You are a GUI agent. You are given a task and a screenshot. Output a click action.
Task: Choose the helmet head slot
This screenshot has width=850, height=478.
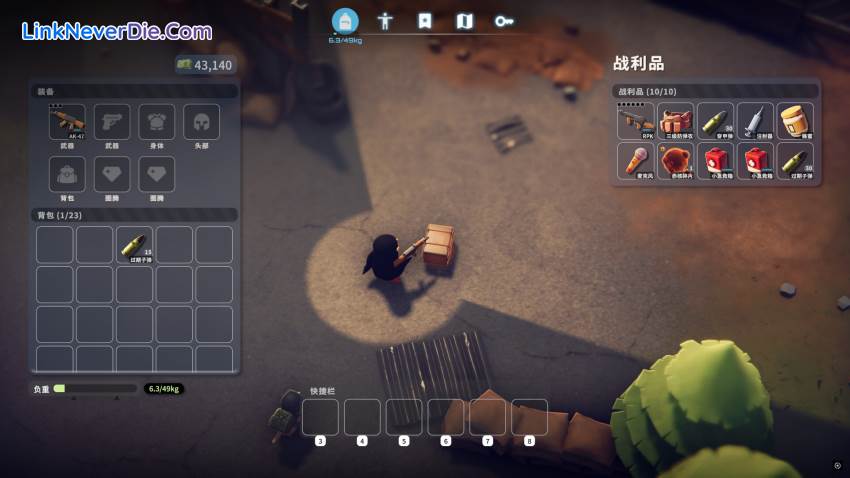(x=202, y=123)
